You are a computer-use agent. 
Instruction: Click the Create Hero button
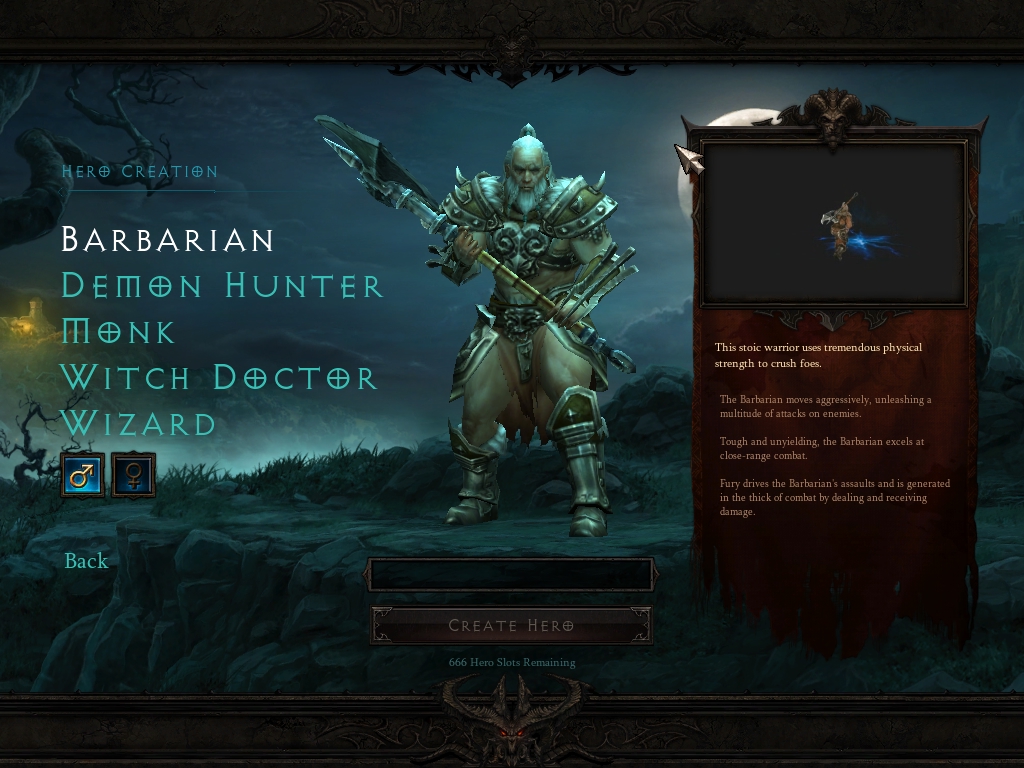(511, 626)
